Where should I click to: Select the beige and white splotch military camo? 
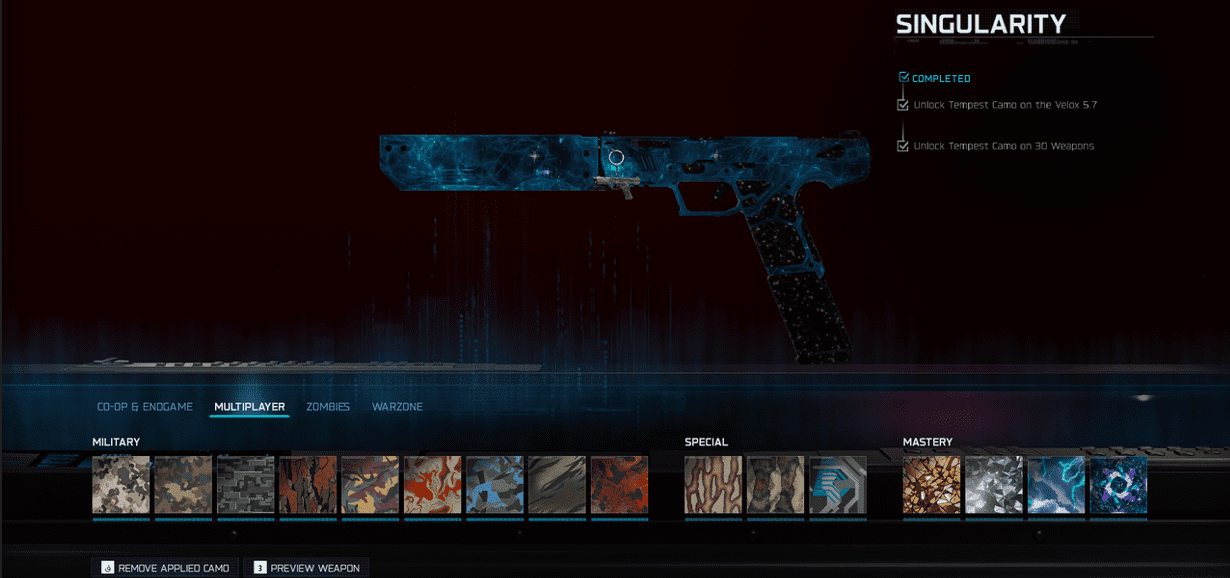(121, 485)
